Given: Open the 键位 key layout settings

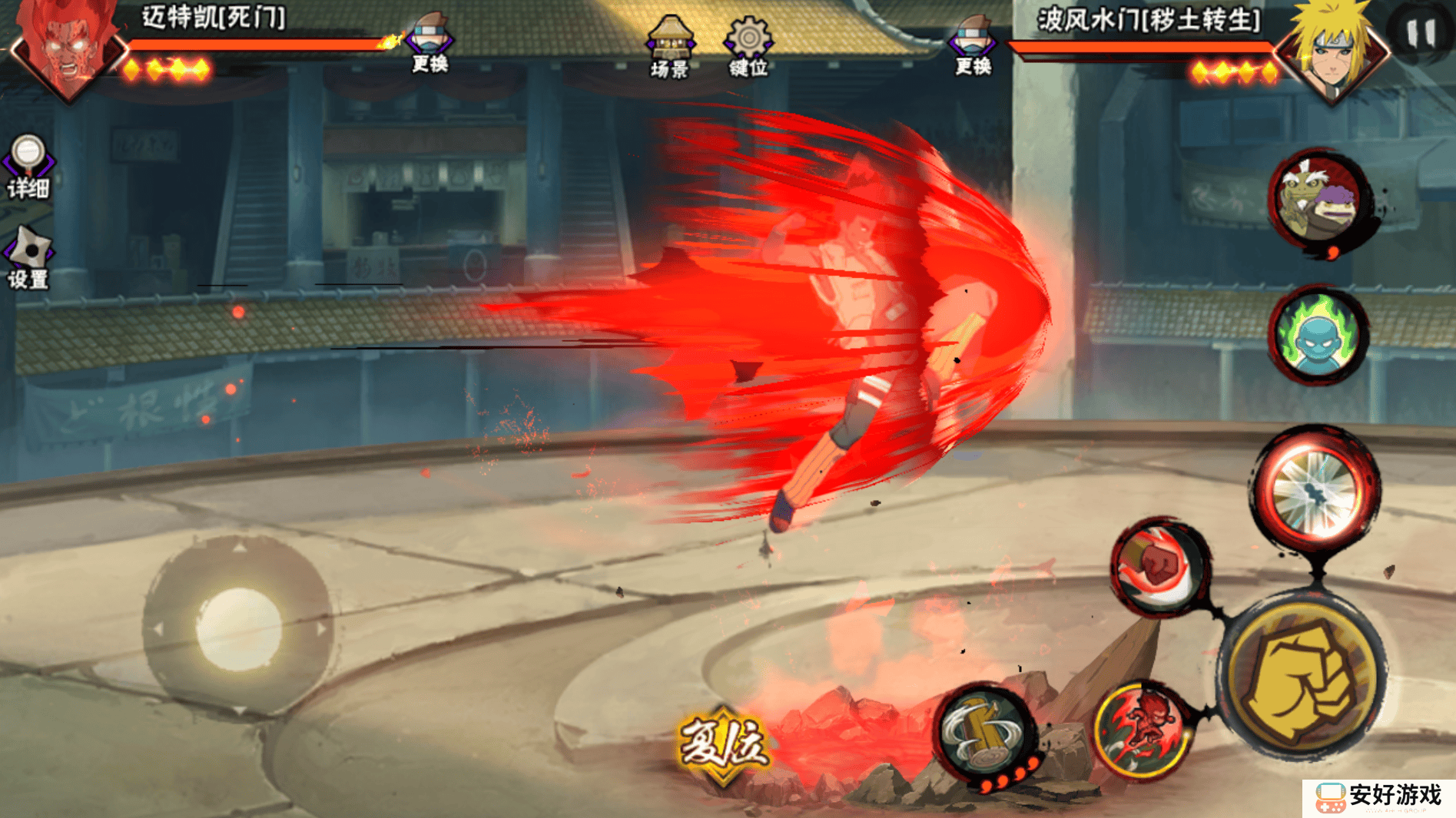Looking at the screenshot, I should point(748,46).
